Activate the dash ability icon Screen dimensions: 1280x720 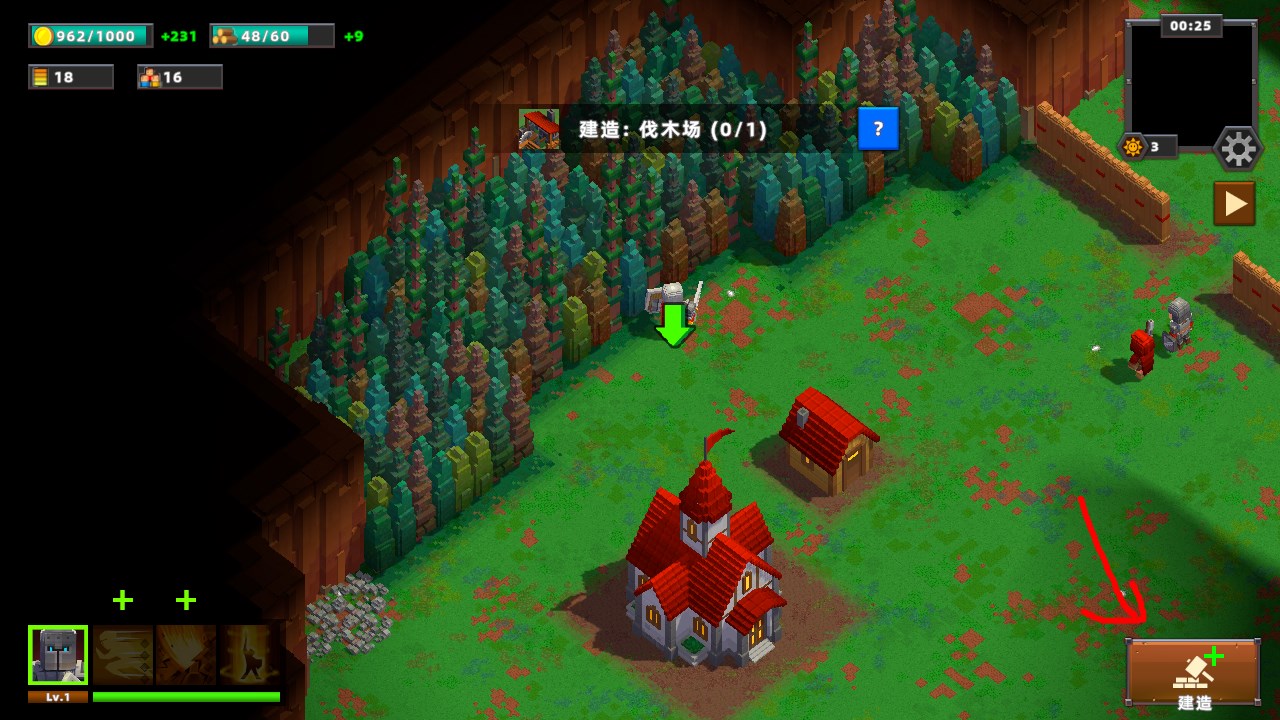(x=123, y=655)
